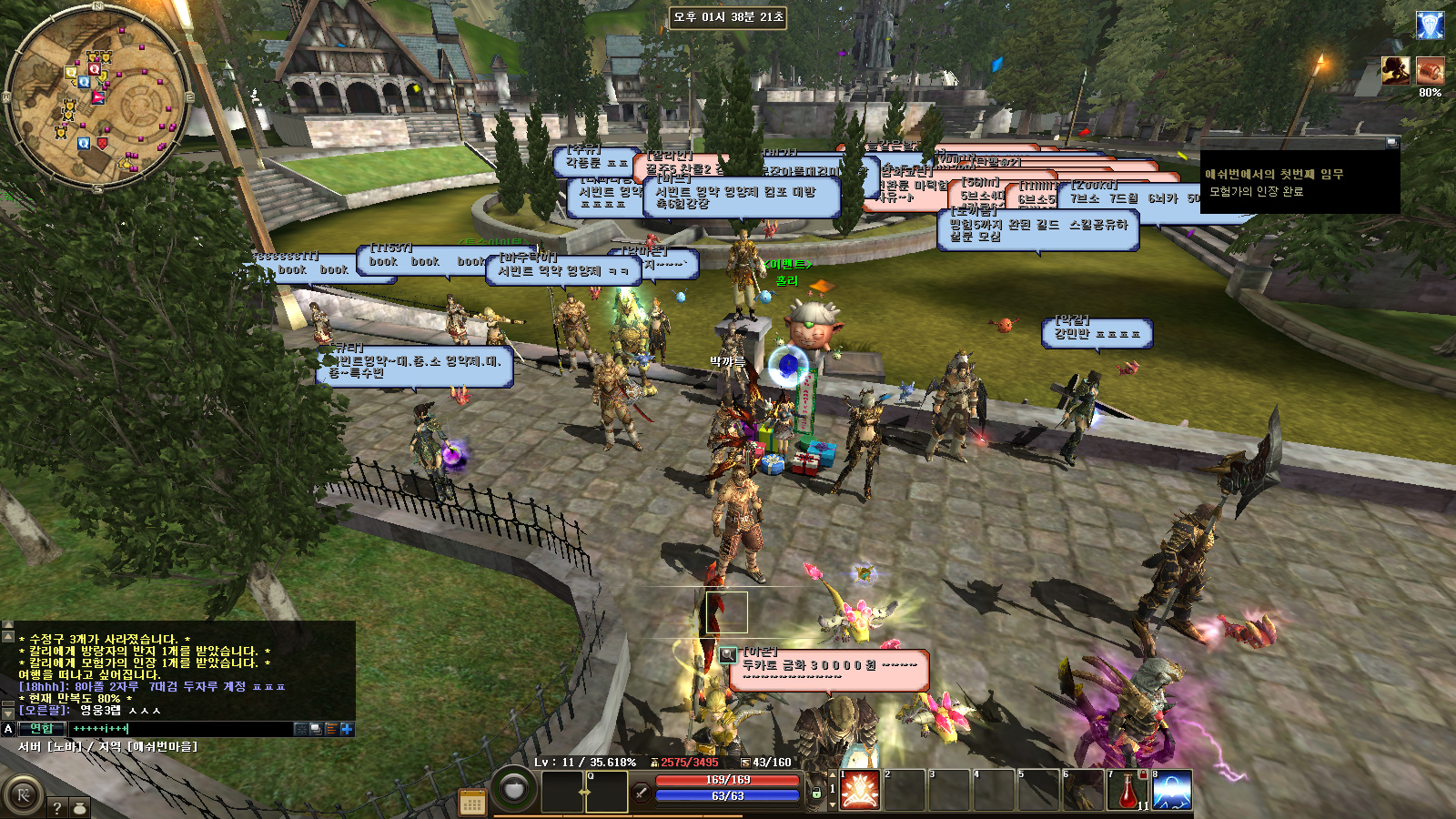Click the circular town minimap
Screen dimensions: 1456x819
click(96, 97)
